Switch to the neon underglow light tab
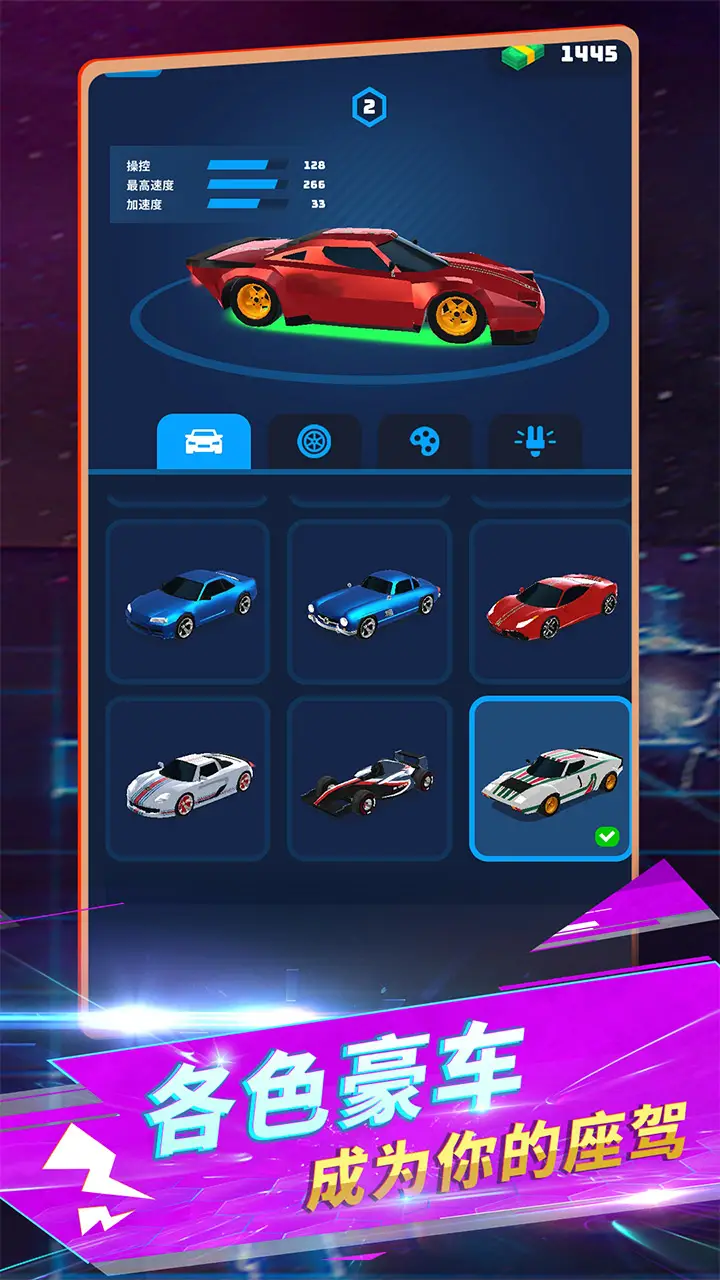The image size is (720, 1280). [535, 441]
